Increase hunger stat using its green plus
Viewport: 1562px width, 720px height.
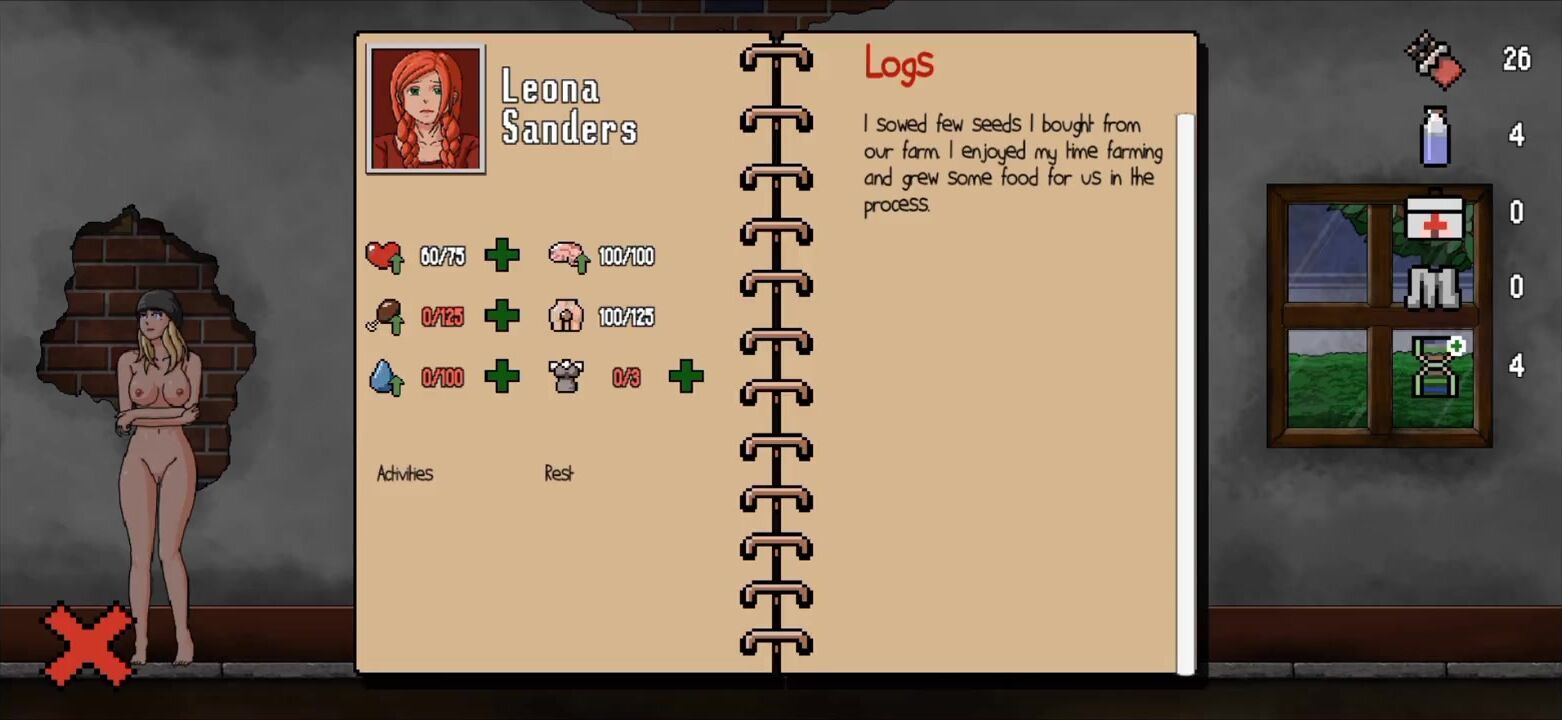tap(502, 316)
